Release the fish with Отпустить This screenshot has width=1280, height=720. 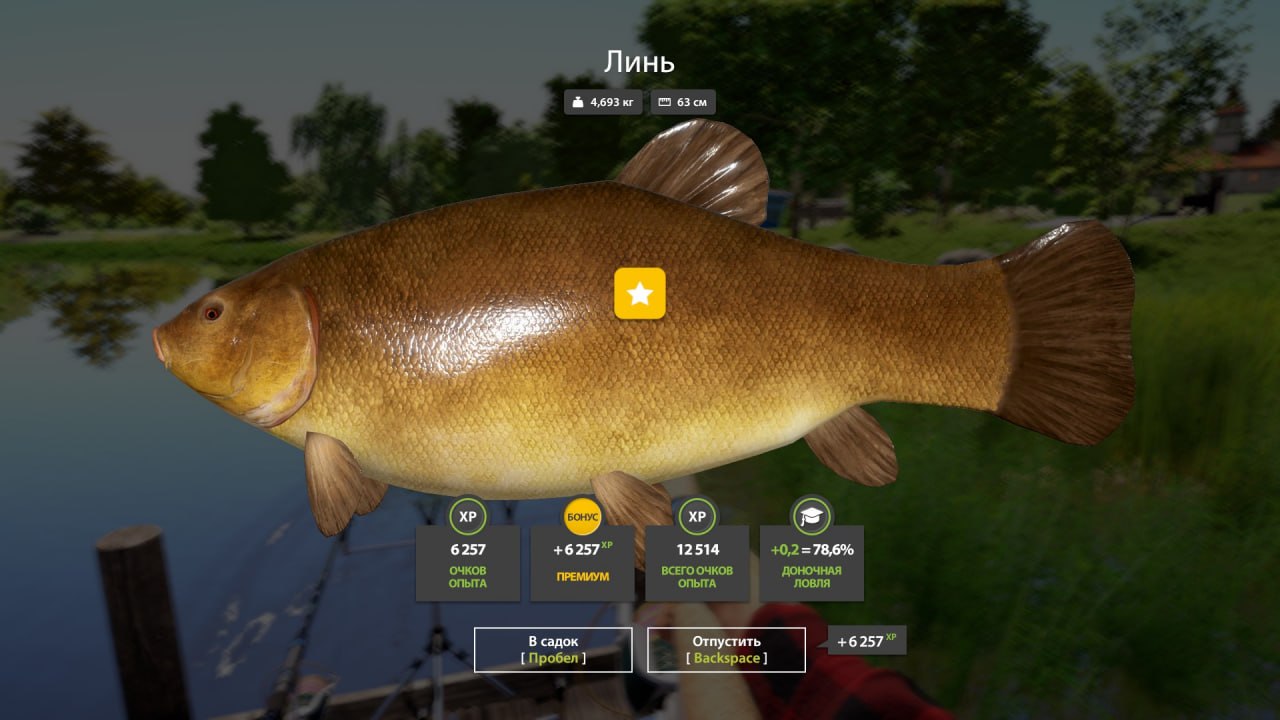(726, 649)
